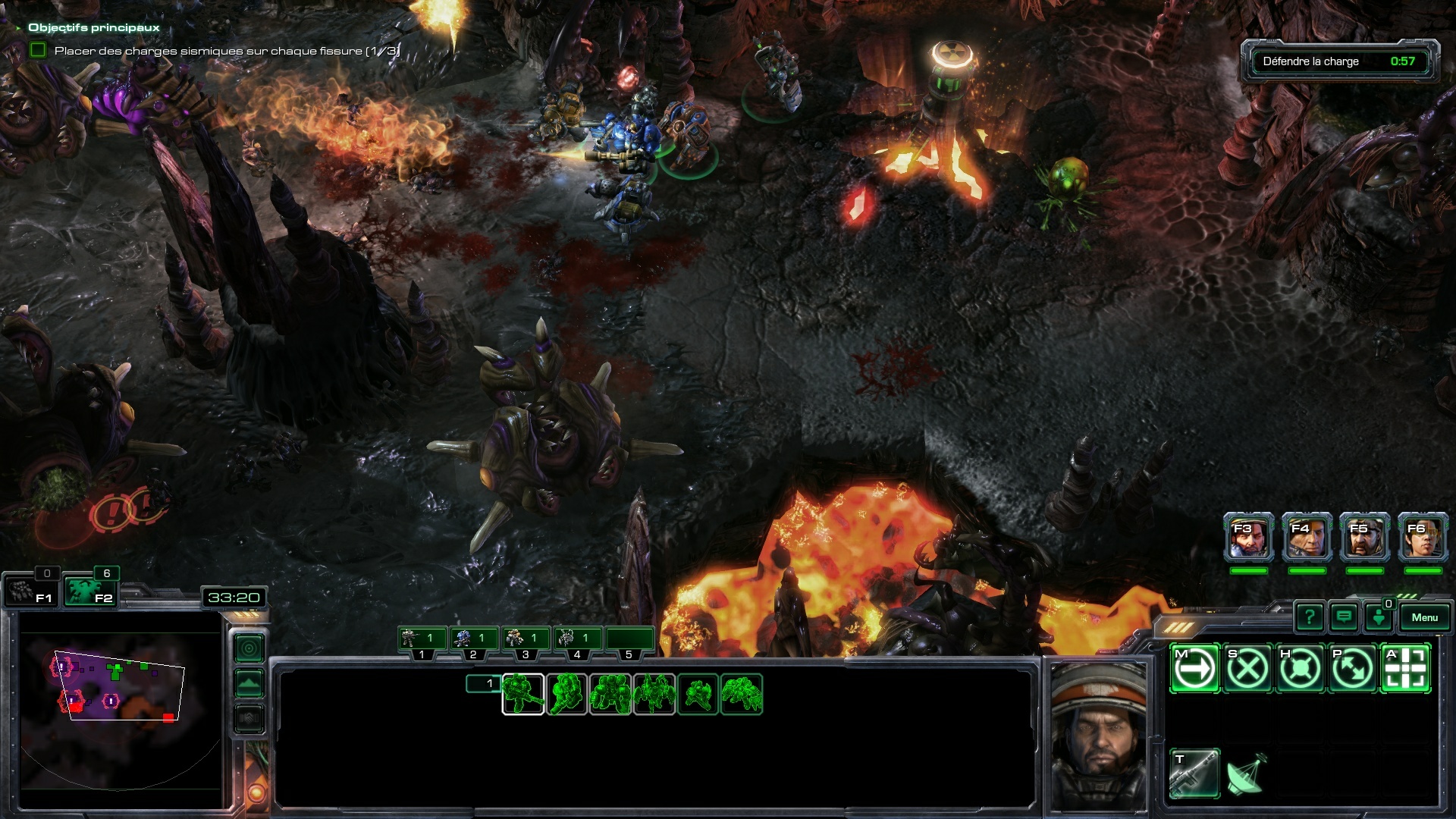Use the sniper rifle ability
1456x819 pixels.
(x=1195, y=773)
